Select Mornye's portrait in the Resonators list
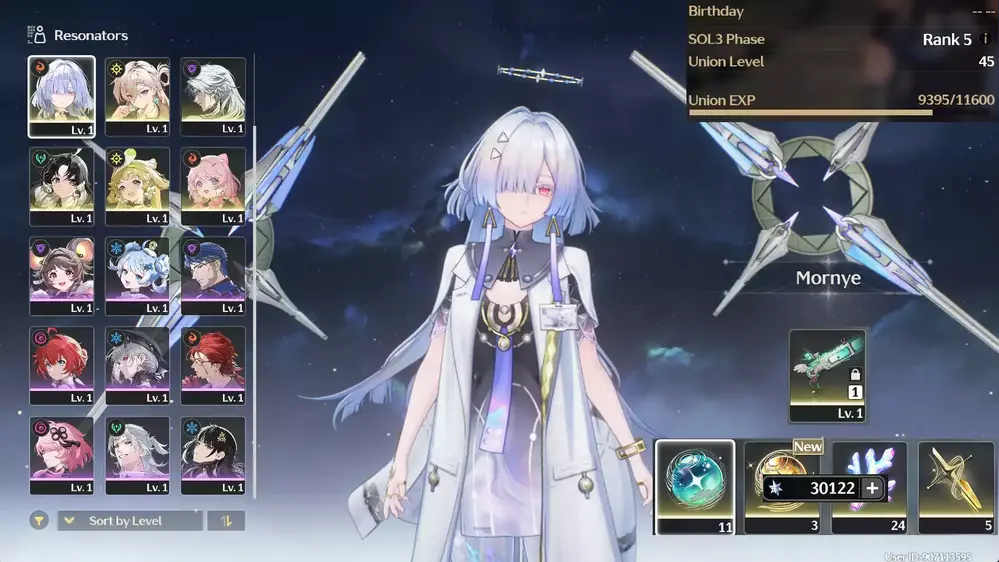This screenshot has height=562, width=999. pos(62,96)
